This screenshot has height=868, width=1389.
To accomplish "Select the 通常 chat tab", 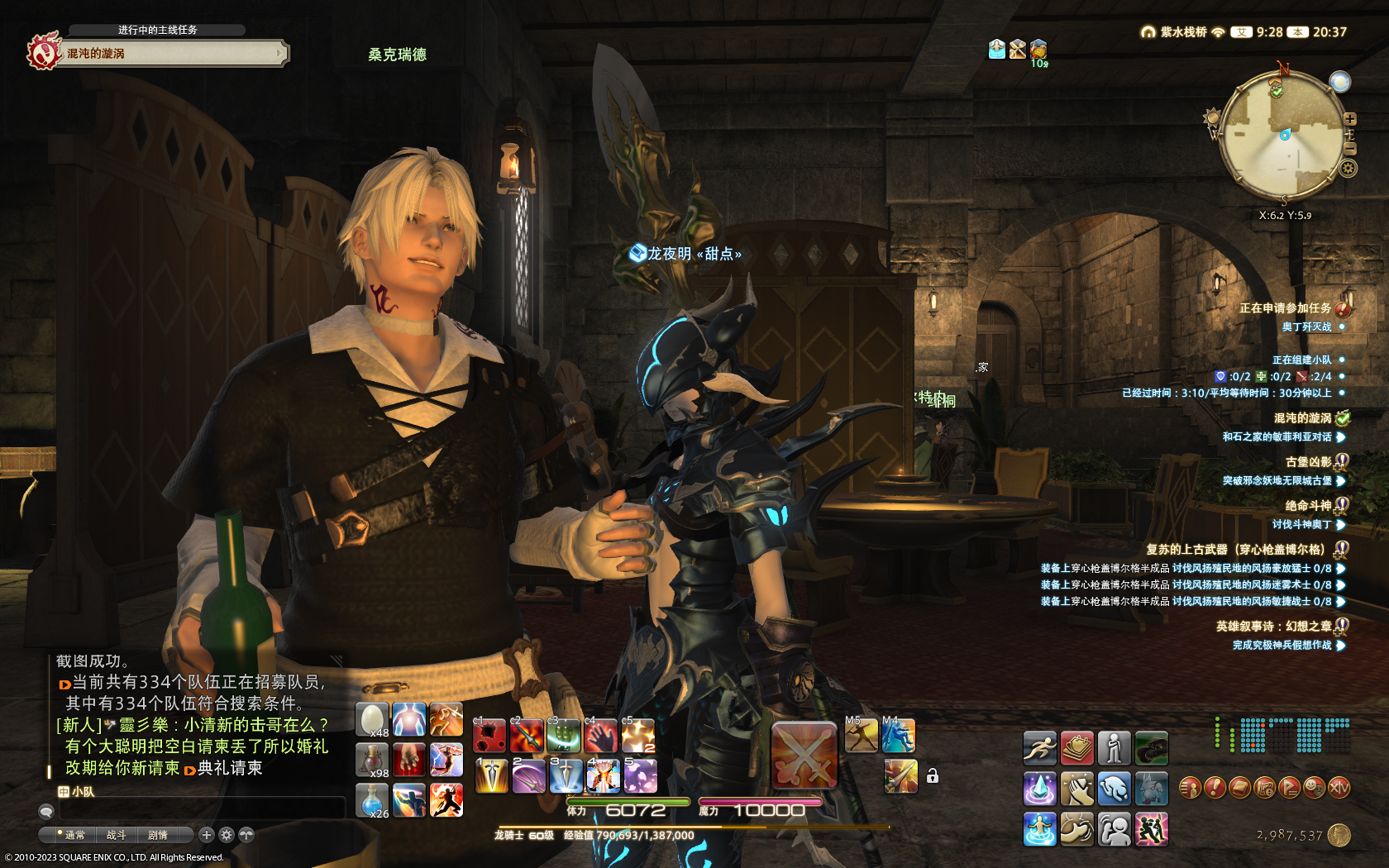I will [x=74, y=835].
